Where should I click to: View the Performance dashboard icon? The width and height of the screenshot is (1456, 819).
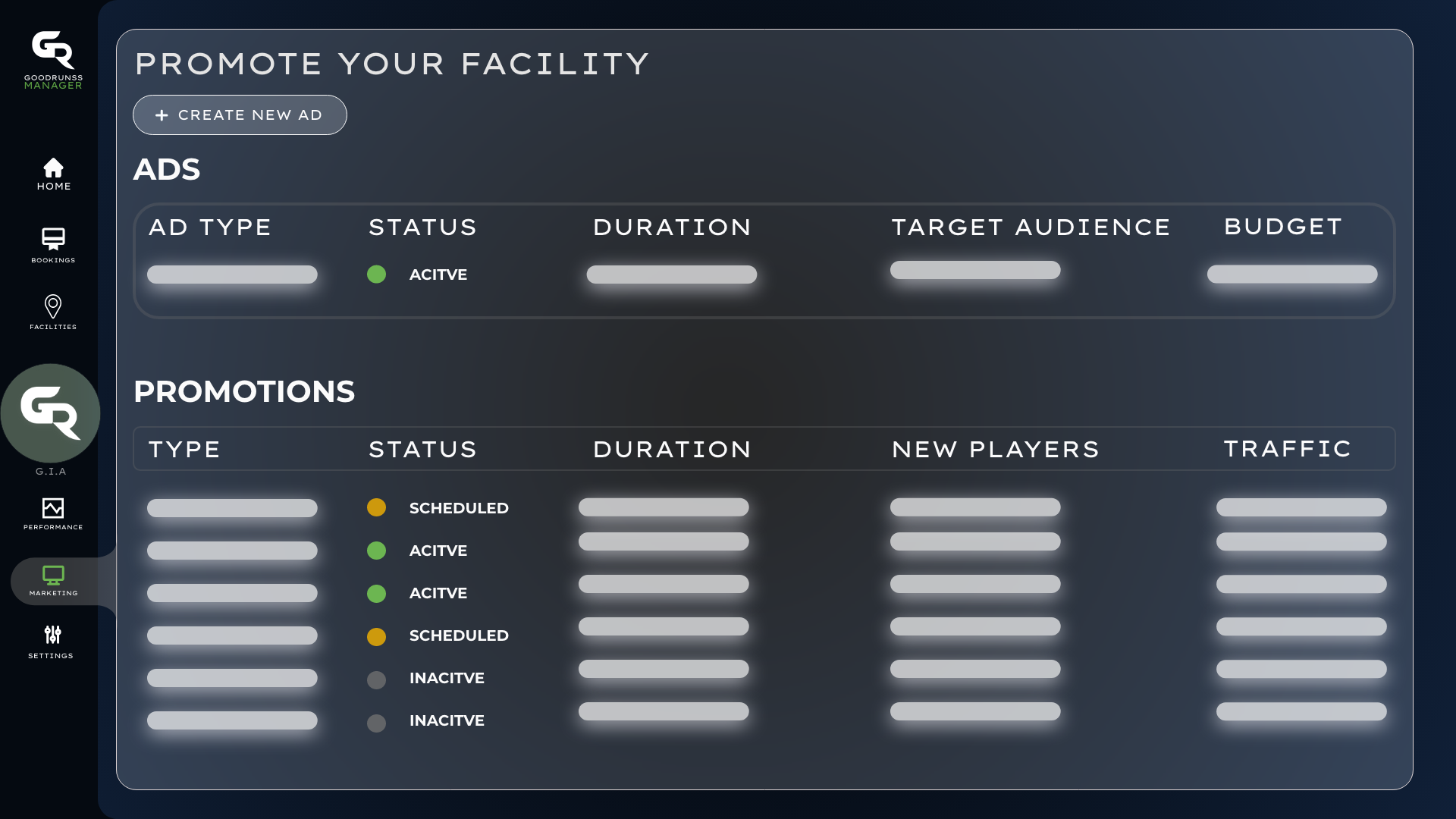tap(53, 508)
